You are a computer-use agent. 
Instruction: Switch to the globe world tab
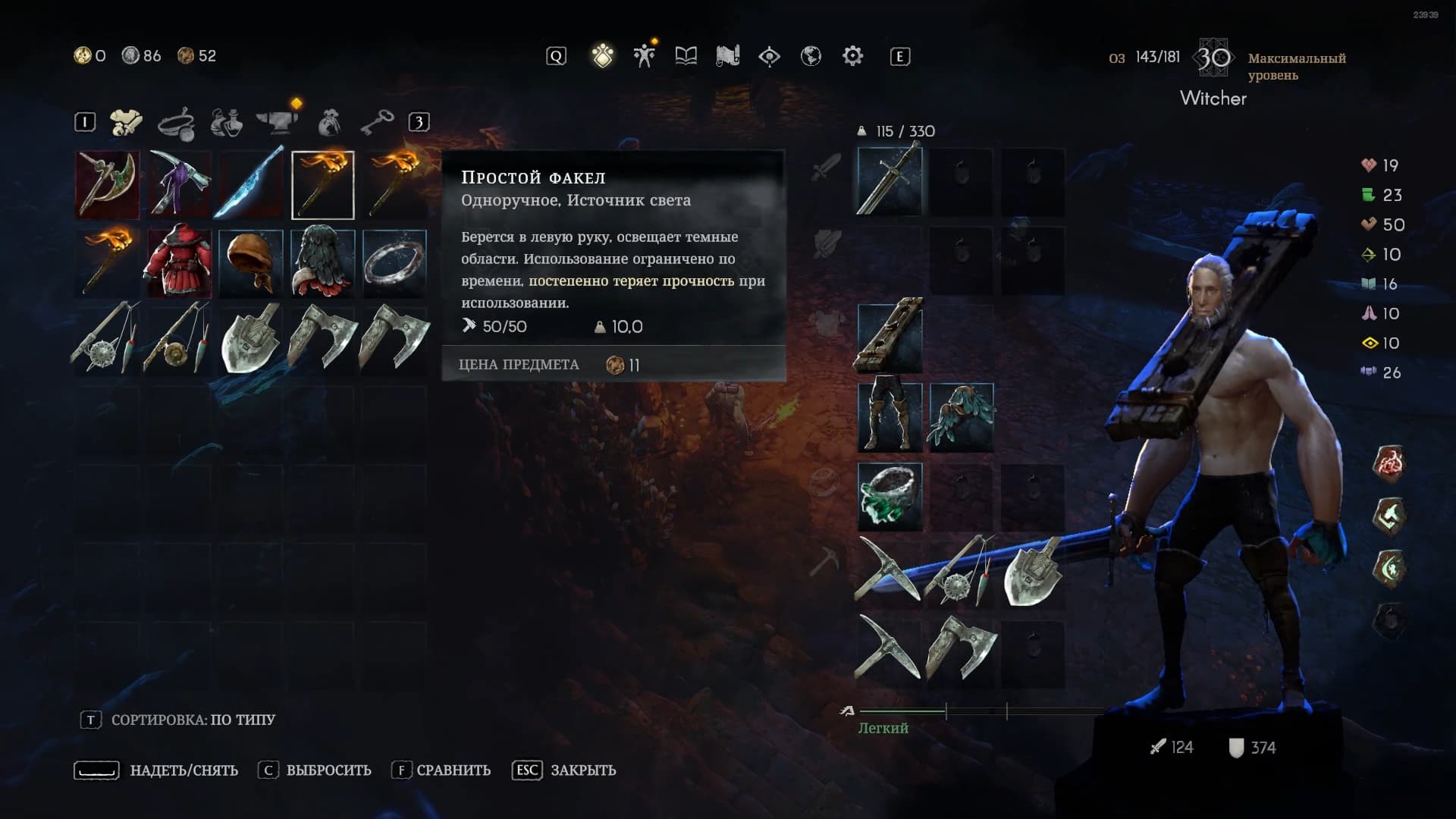811,56
